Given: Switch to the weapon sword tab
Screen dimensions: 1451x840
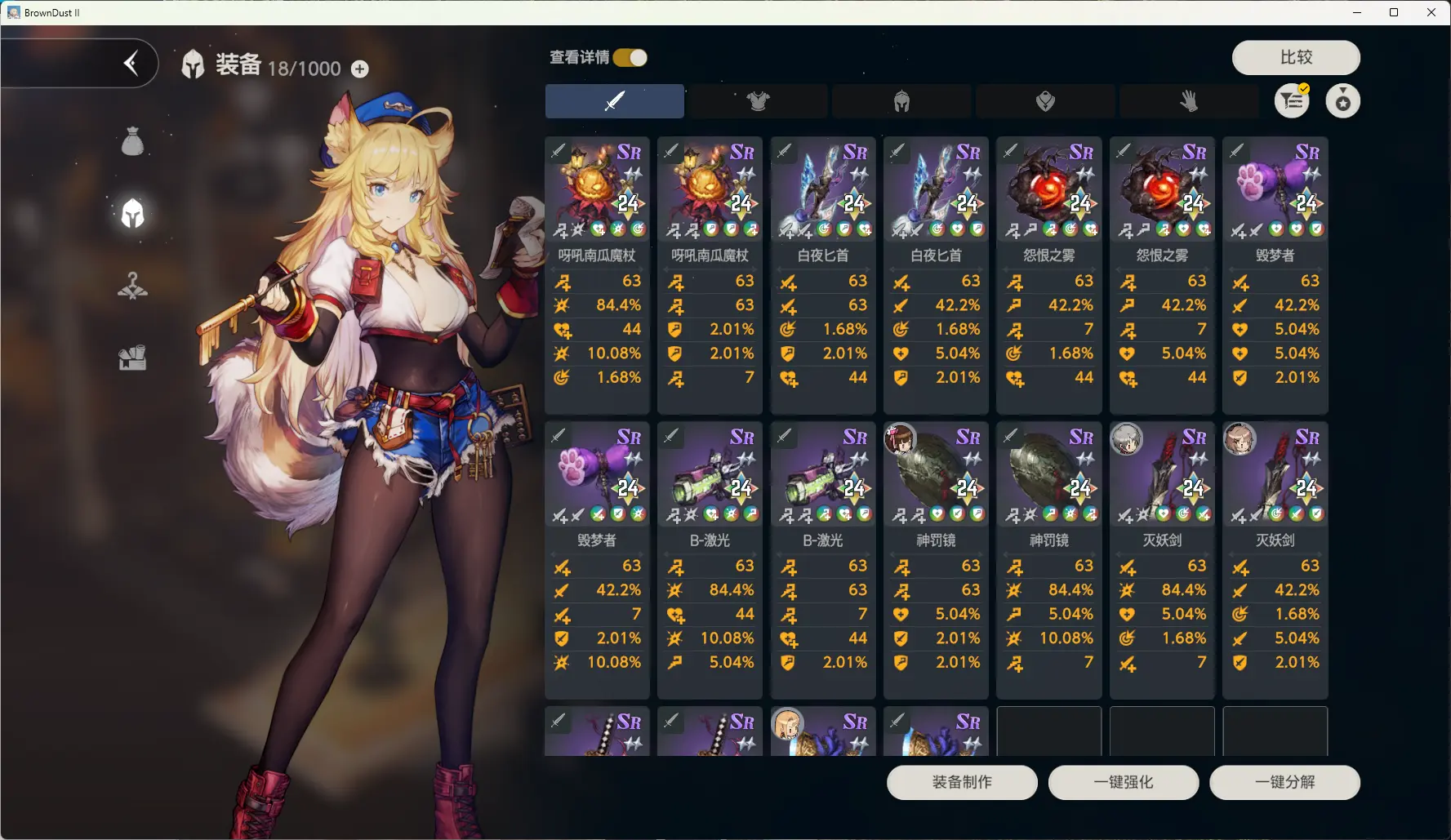Looking at the screenshot, I should click(x=614, y=101).
